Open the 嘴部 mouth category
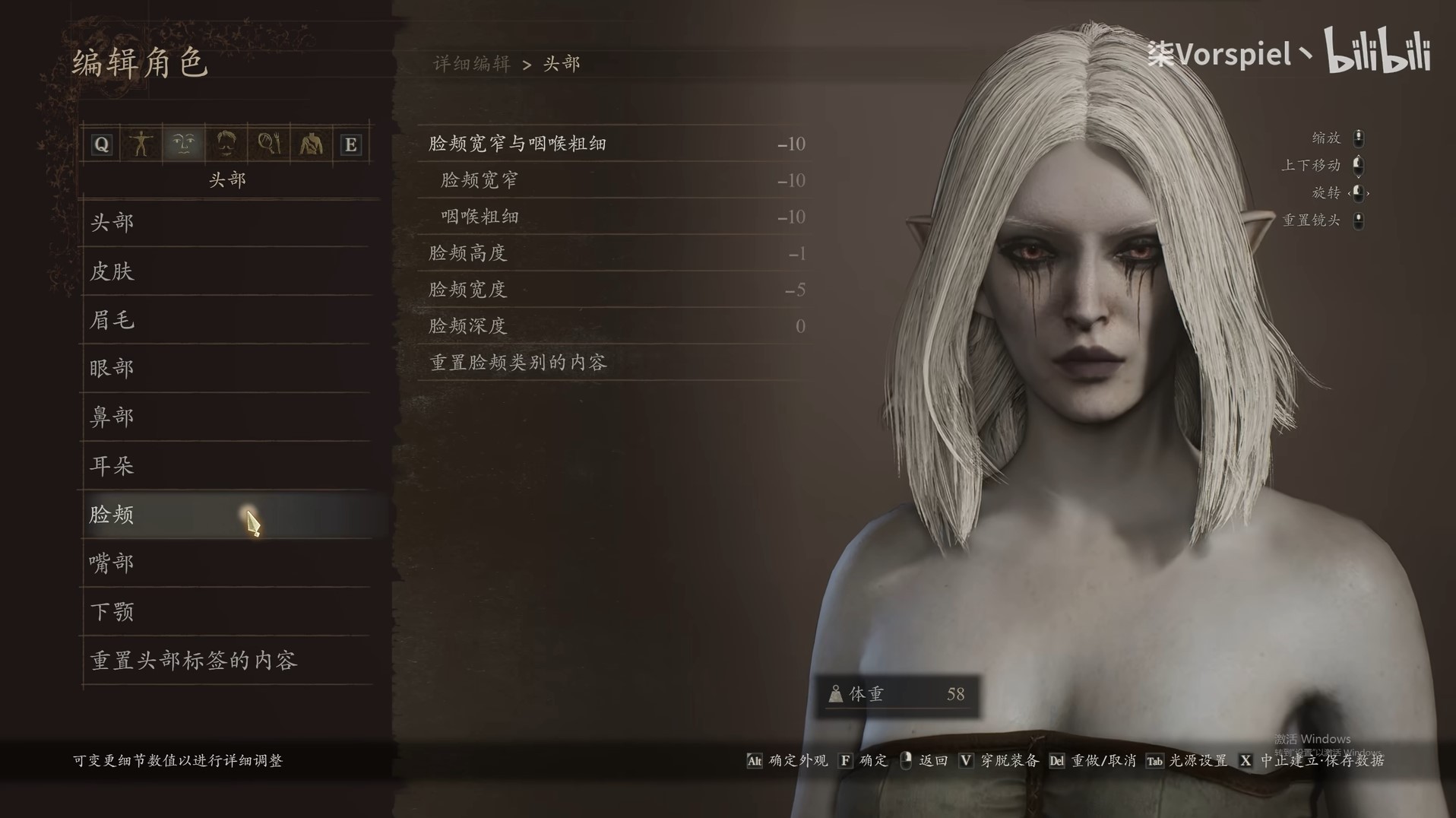Viewport: 1456px width, 818px height. [x=112, y=563]
